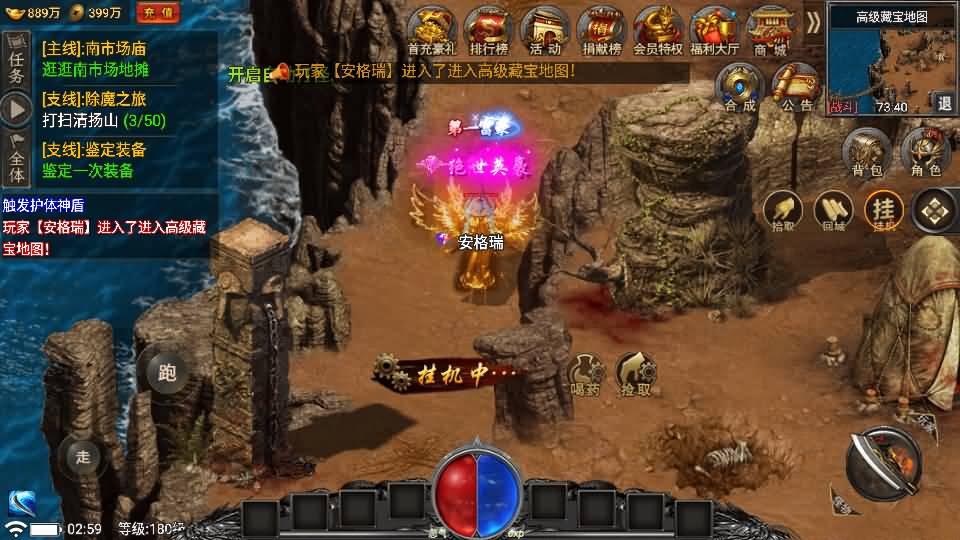Collapse the quest panel with the arrow button

[x=16, y=108]
